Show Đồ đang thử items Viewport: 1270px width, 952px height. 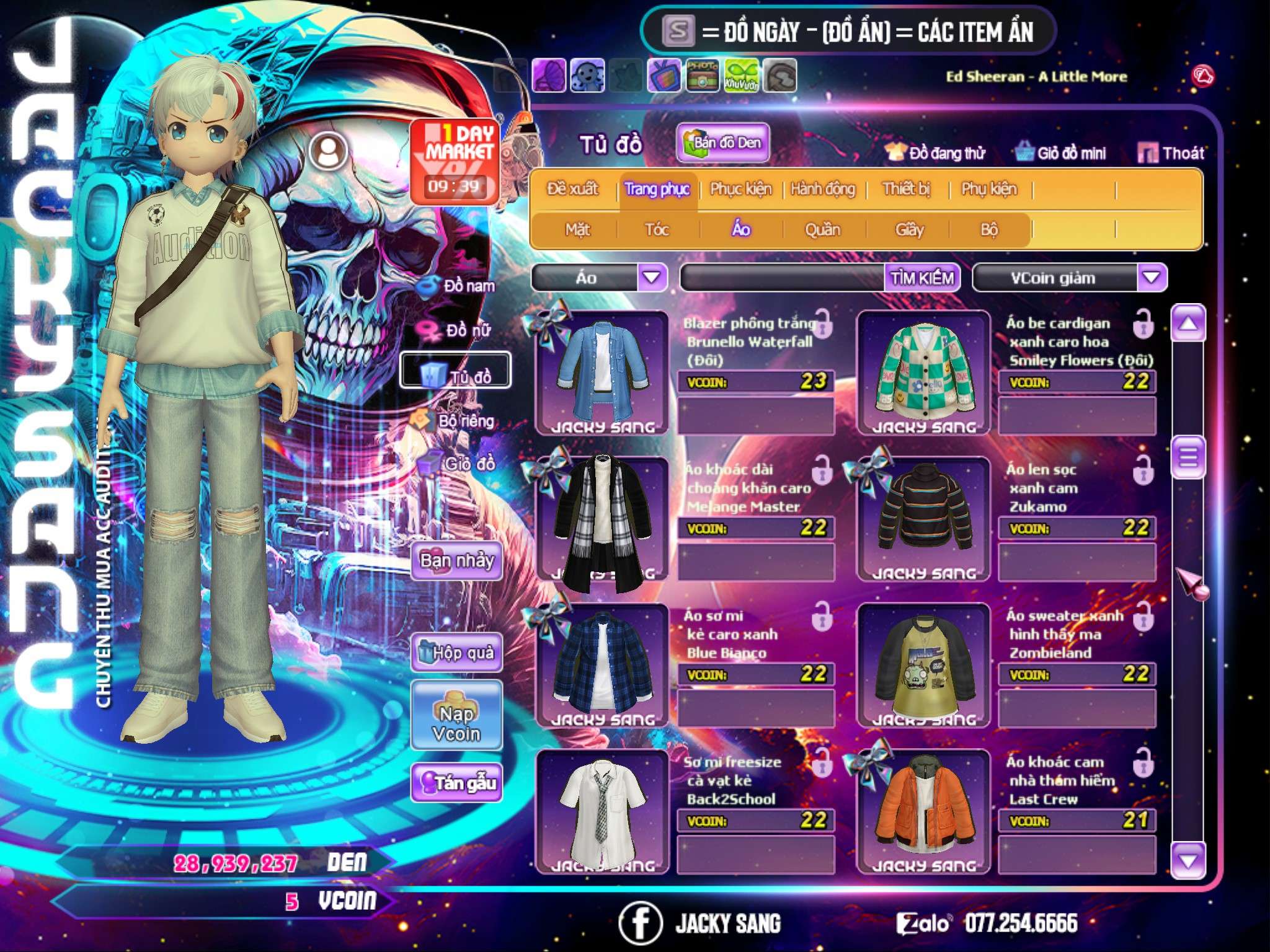(x=935, y=152)
